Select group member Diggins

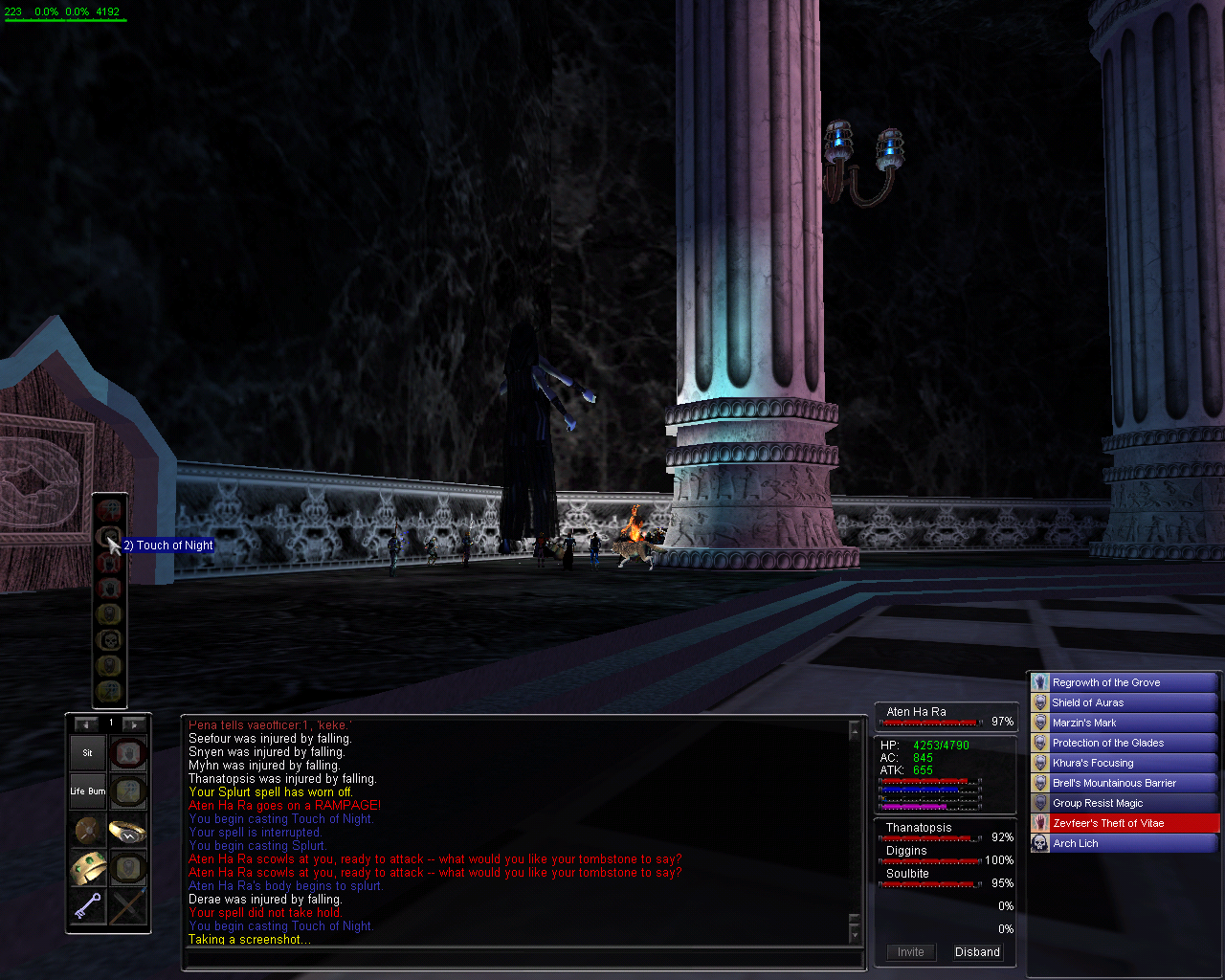[906, 851]
